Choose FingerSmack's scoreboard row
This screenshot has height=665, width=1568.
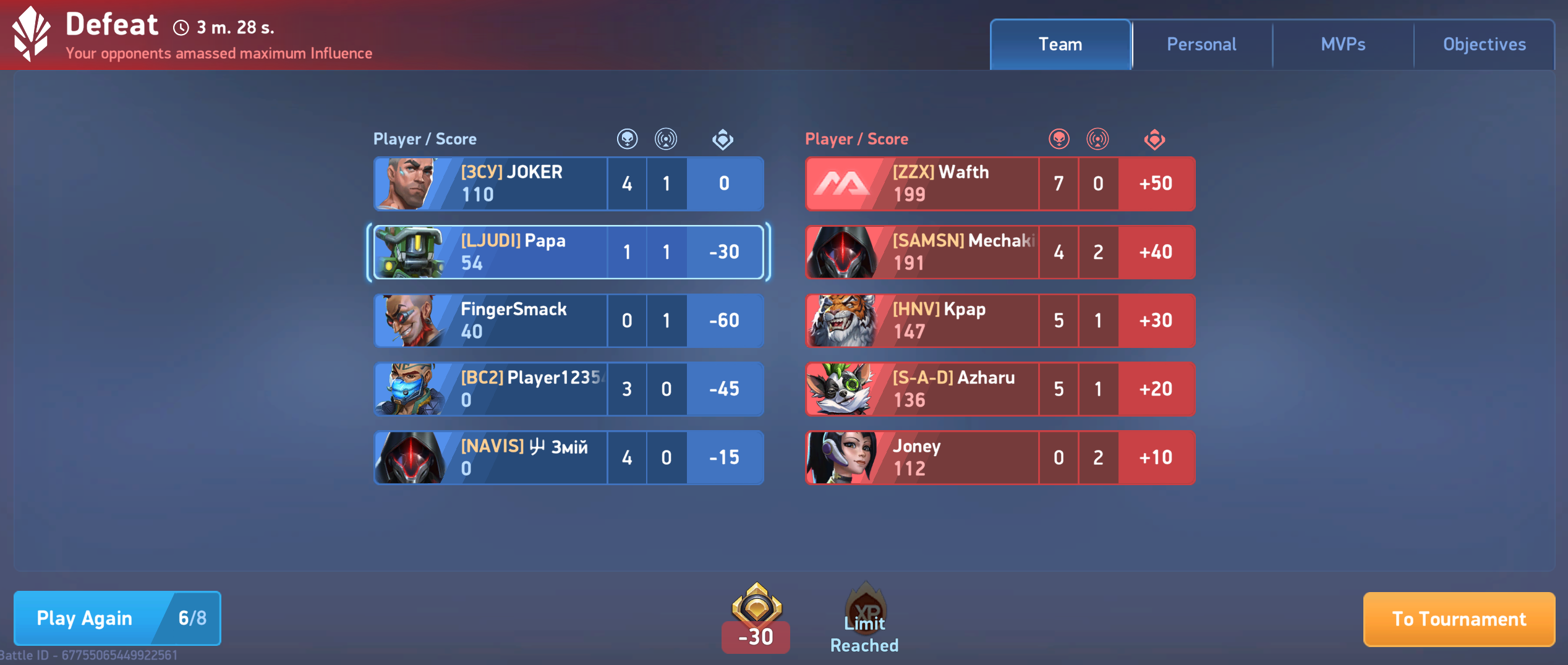click(x=568, y=321)
